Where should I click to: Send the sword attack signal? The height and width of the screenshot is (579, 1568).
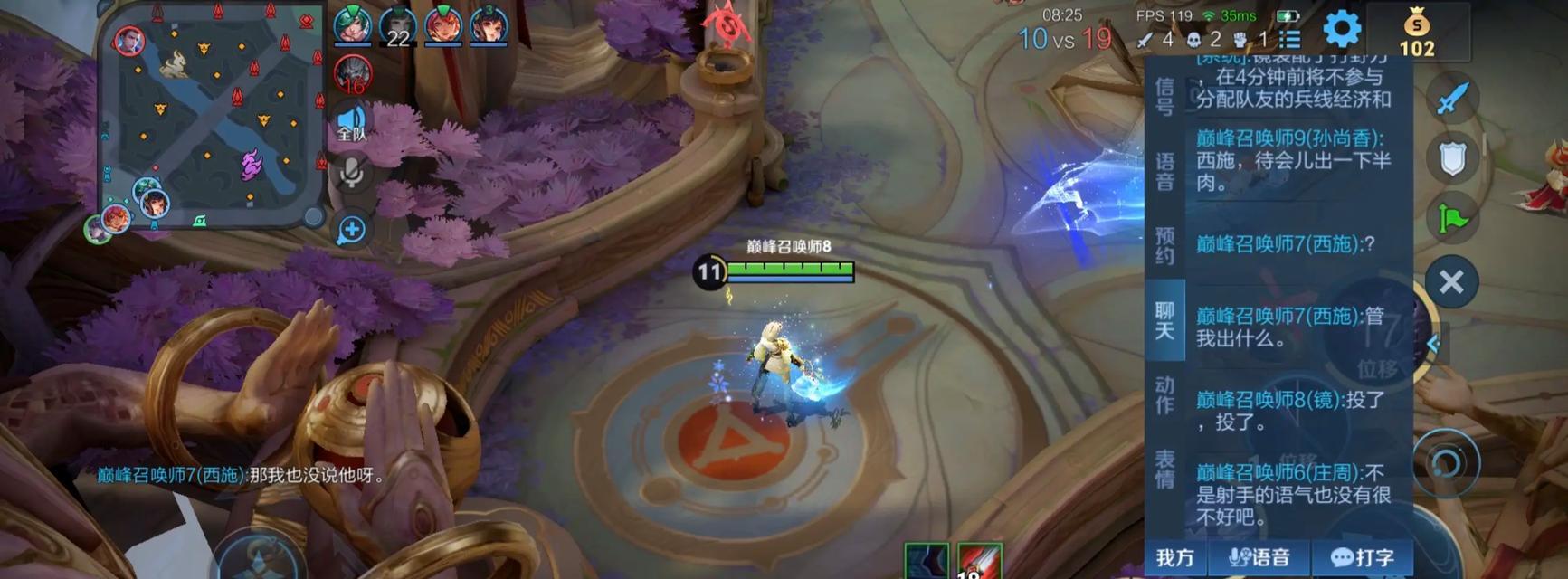pyautogui.click(x=1452, y=98)
